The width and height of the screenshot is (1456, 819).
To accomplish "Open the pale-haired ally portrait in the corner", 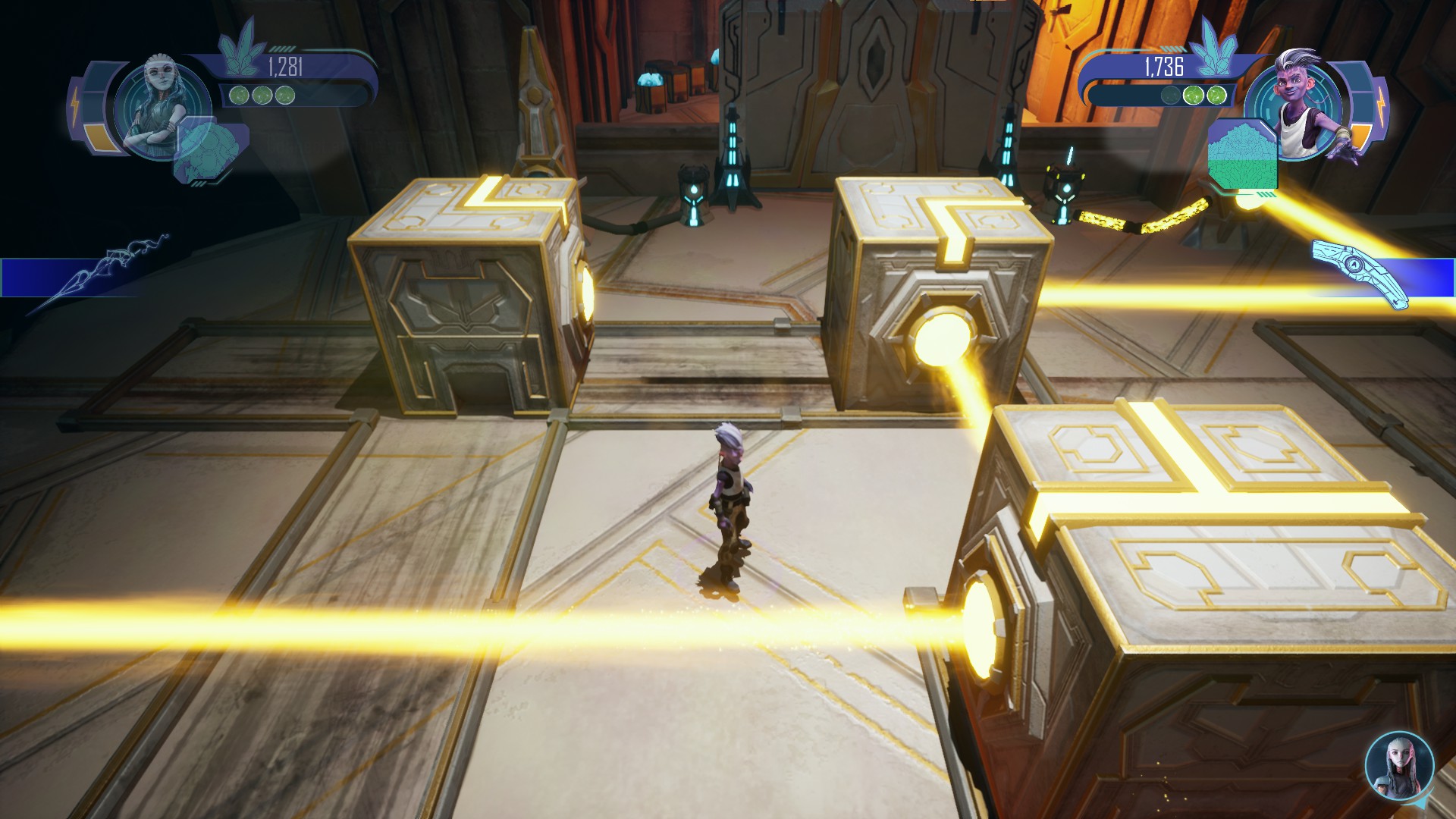I will coord(1399,765).
